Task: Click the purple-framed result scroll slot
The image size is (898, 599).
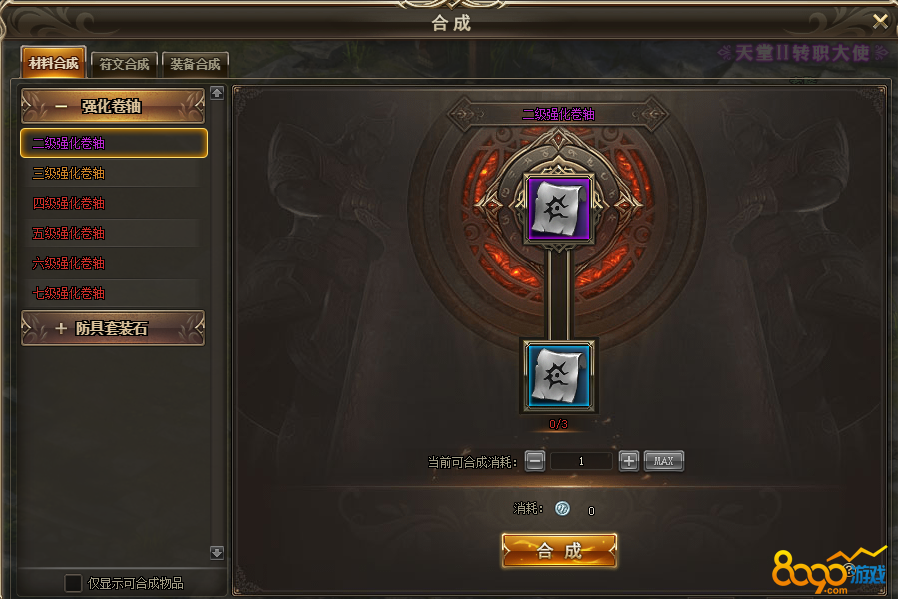Action: click(559, 209)
